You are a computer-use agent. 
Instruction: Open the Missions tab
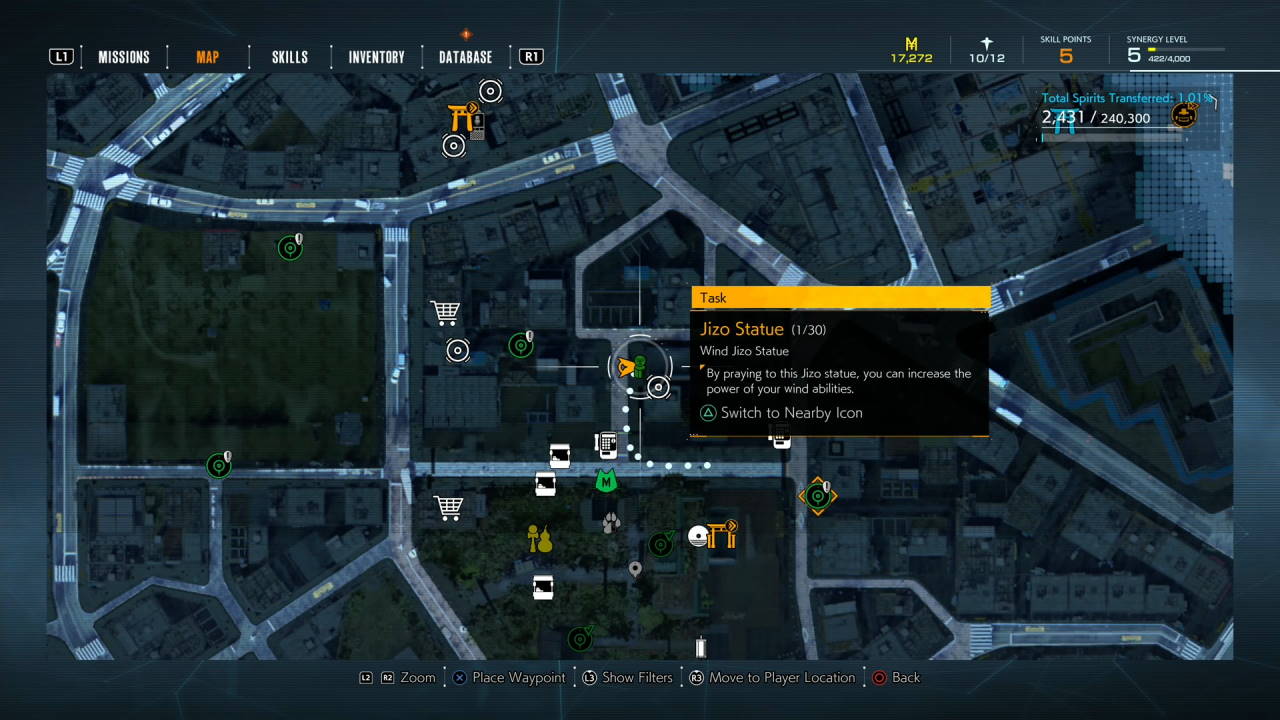point(124,57)
